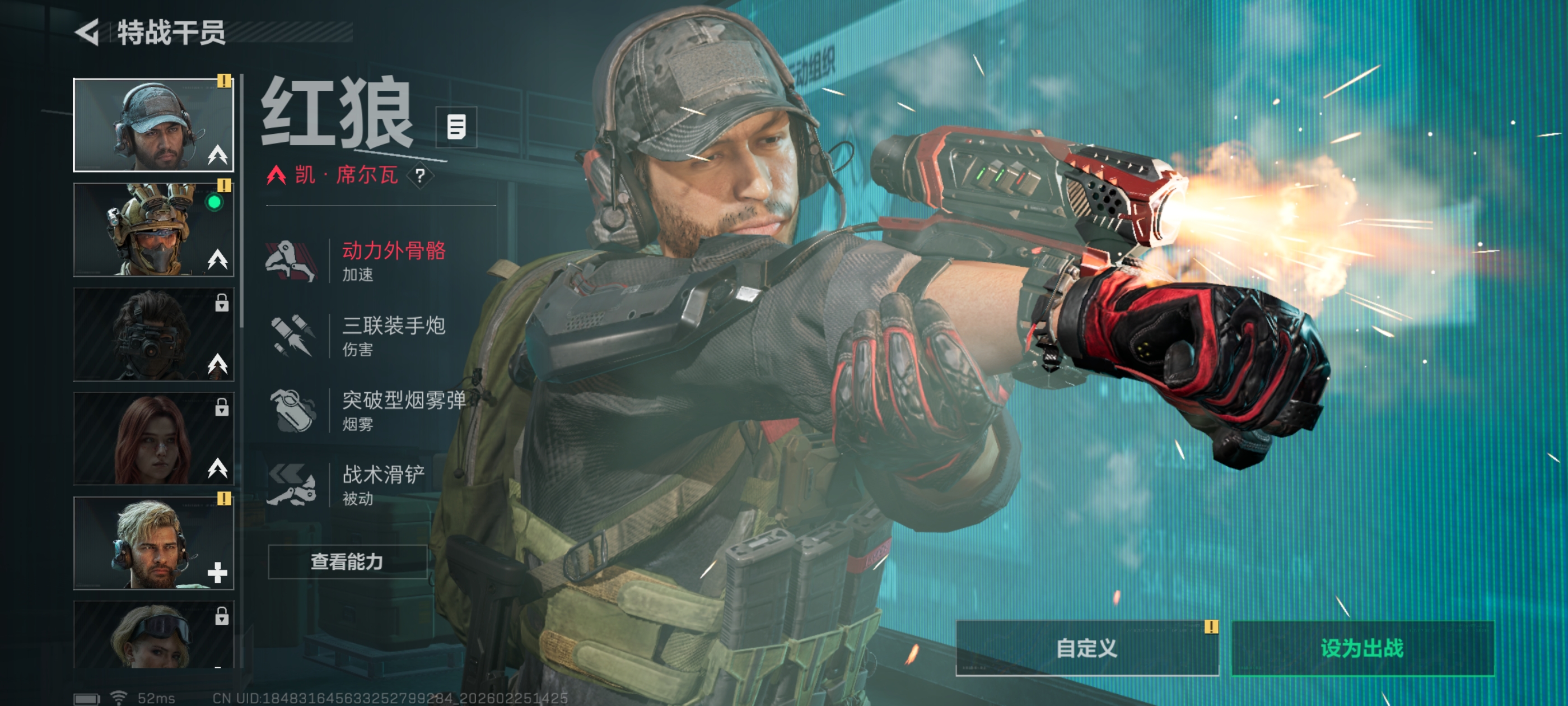Show help for 凯·席尔瓦 question mark
The image size is (1568, 706).
(420, 176)
